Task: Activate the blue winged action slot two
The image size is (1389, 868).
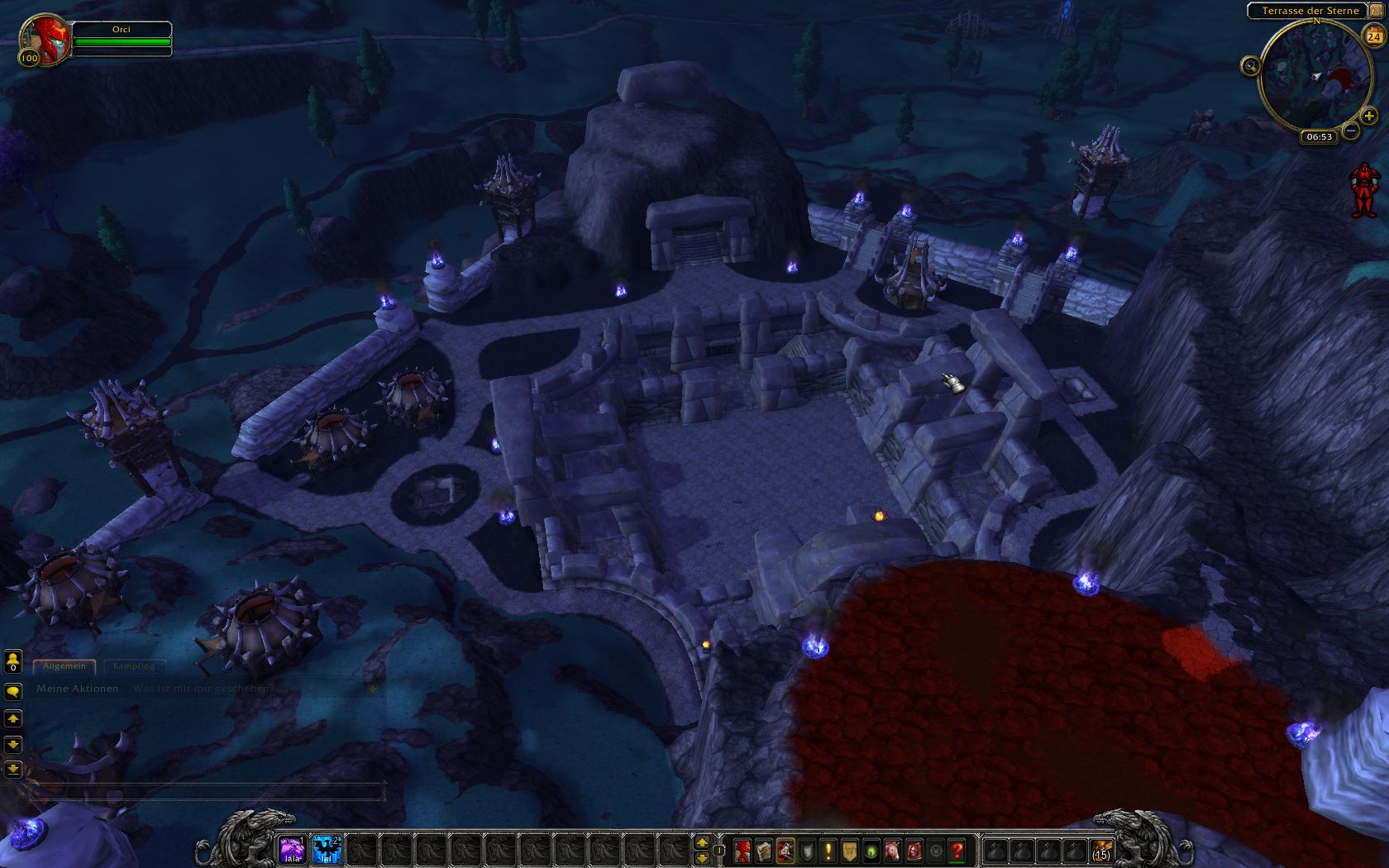Action: 327,849
